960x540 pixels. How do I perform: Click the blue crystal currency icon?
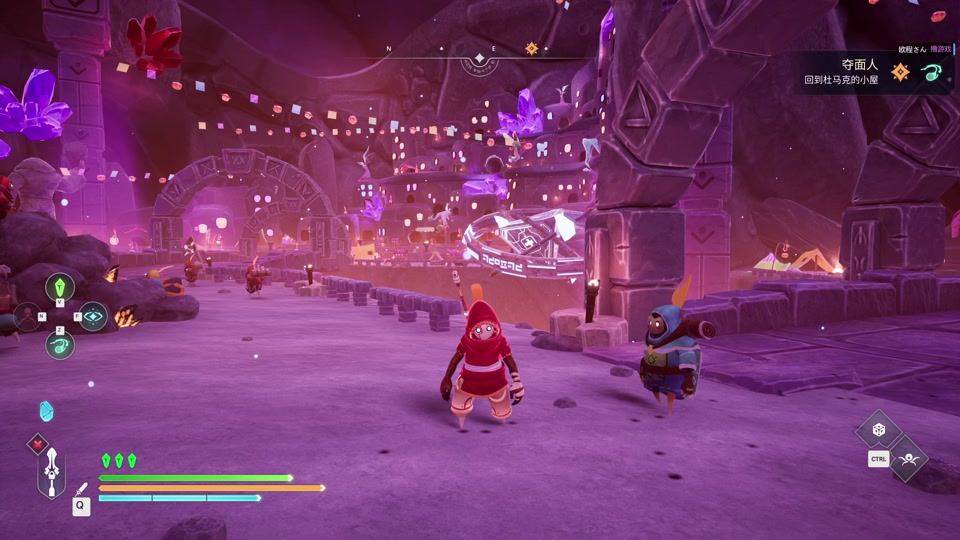pos(46,411)
